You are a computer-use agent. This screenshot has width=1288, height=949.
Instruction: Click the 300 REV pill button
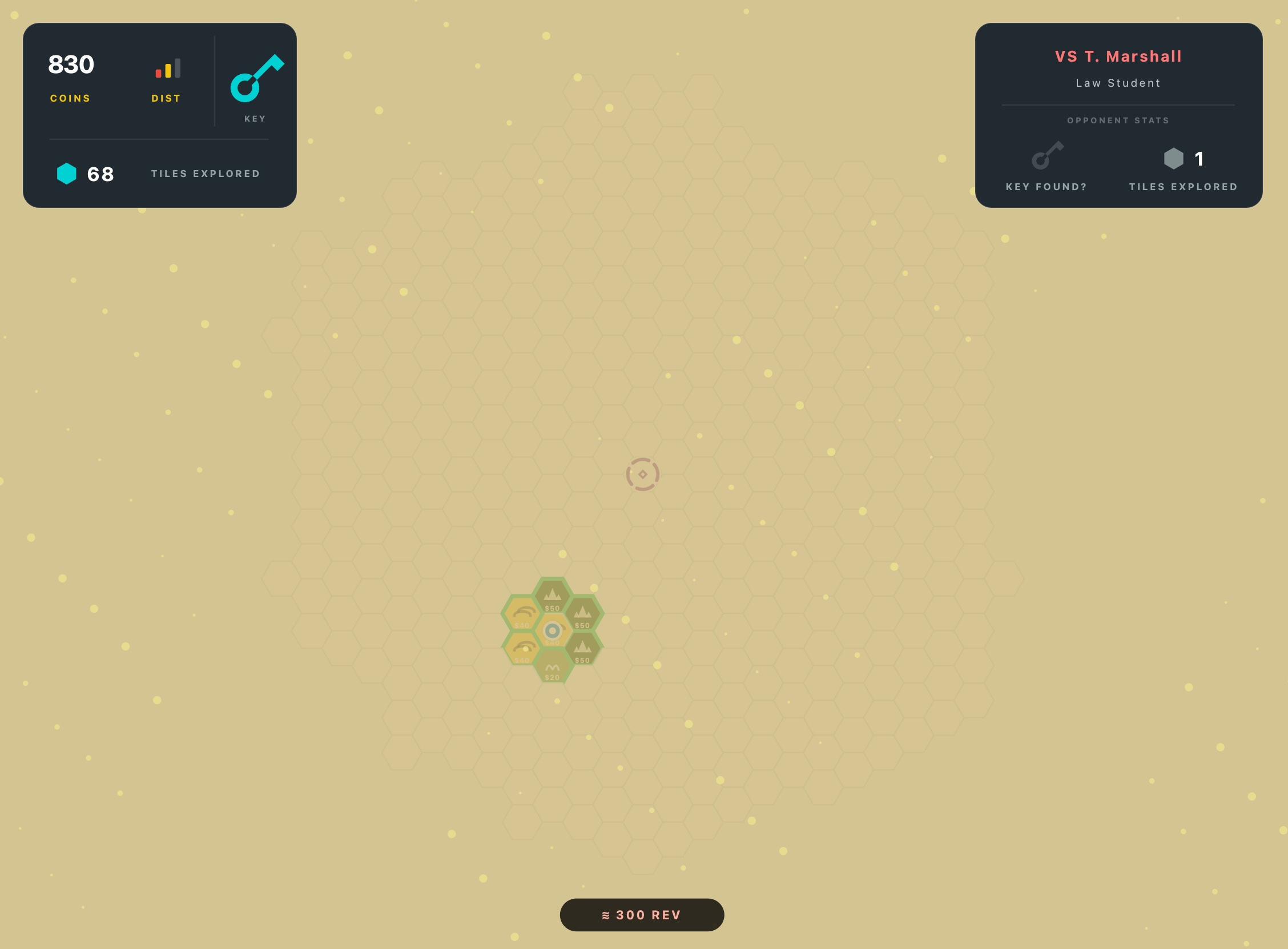[x=641, y=915]
